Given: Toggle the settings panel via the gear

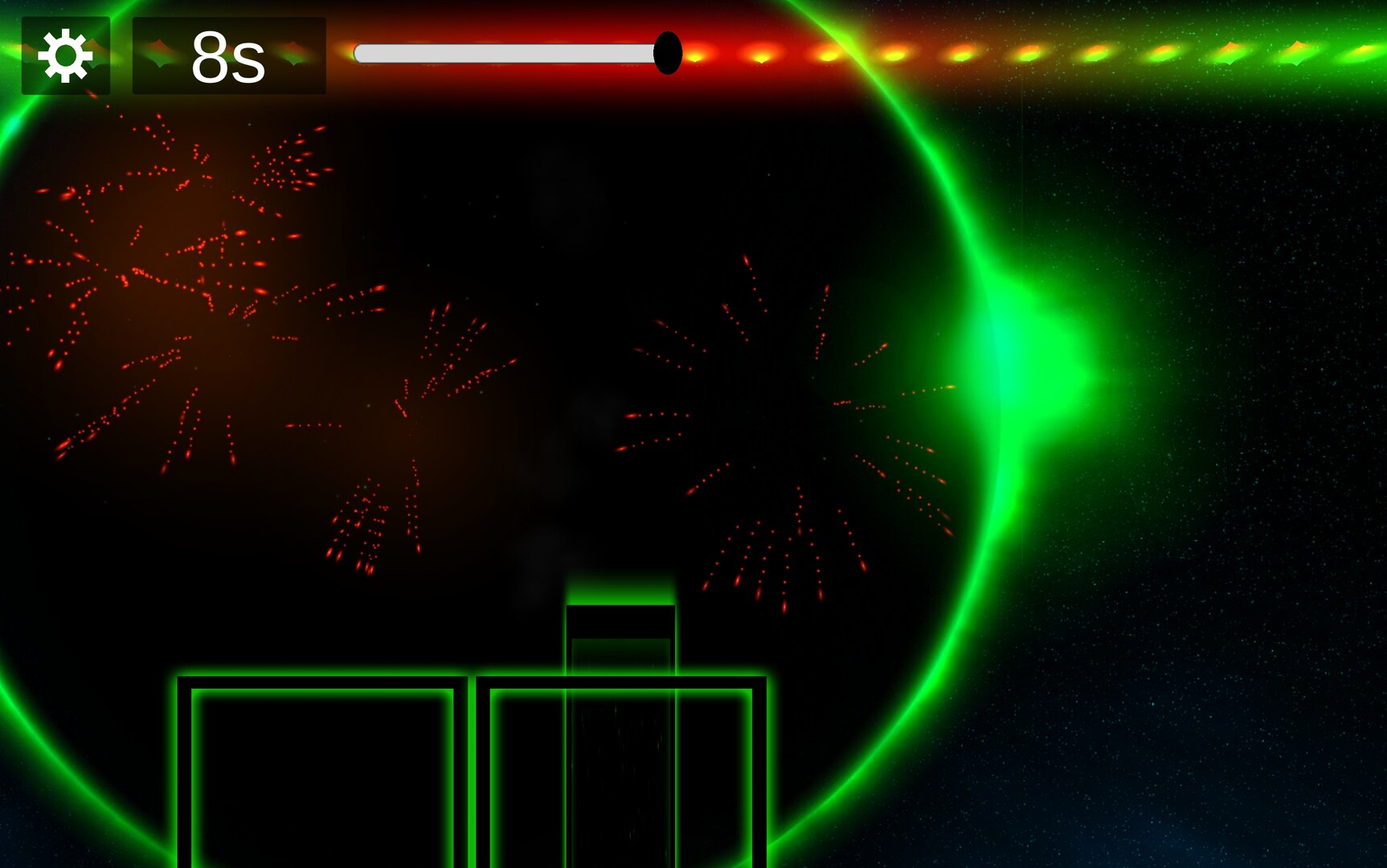Looking at the screenshot, I should 64,54.
